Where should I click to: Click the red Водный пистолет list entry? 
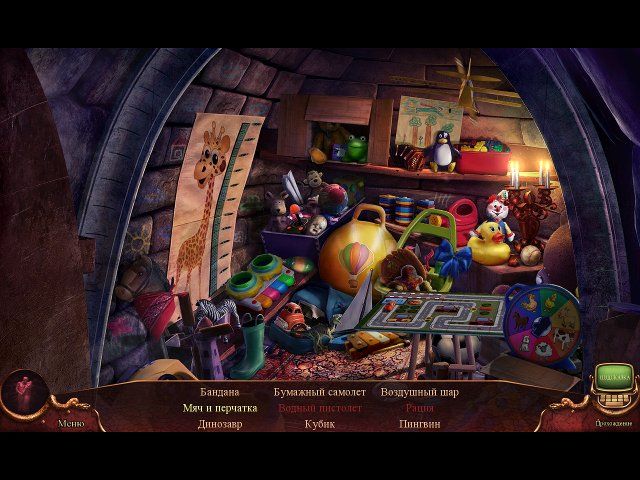[x=319, y=408]
